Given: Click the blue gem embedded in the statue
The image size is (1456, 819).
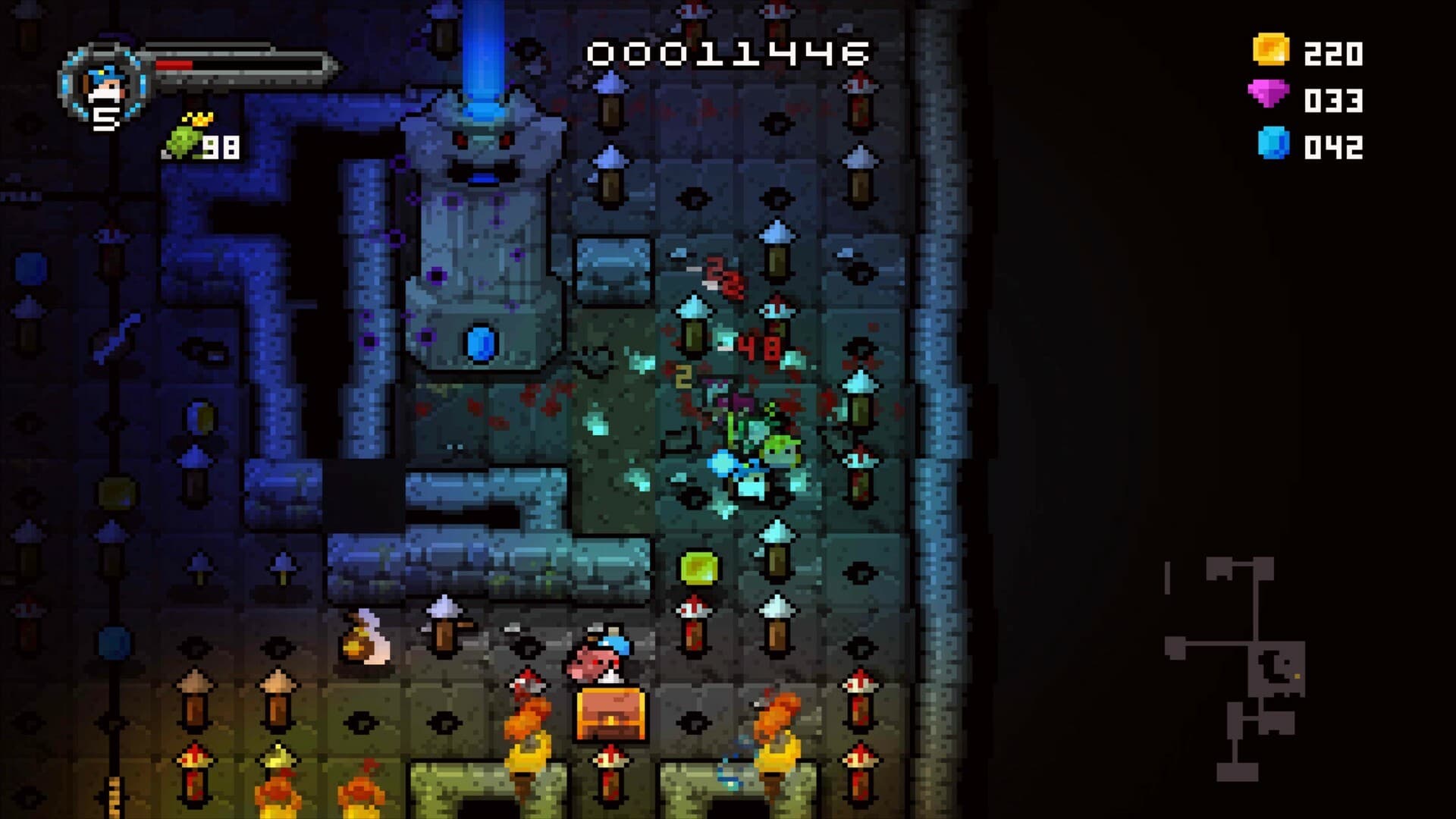Looking at the screenshot, I should [481, 343].
